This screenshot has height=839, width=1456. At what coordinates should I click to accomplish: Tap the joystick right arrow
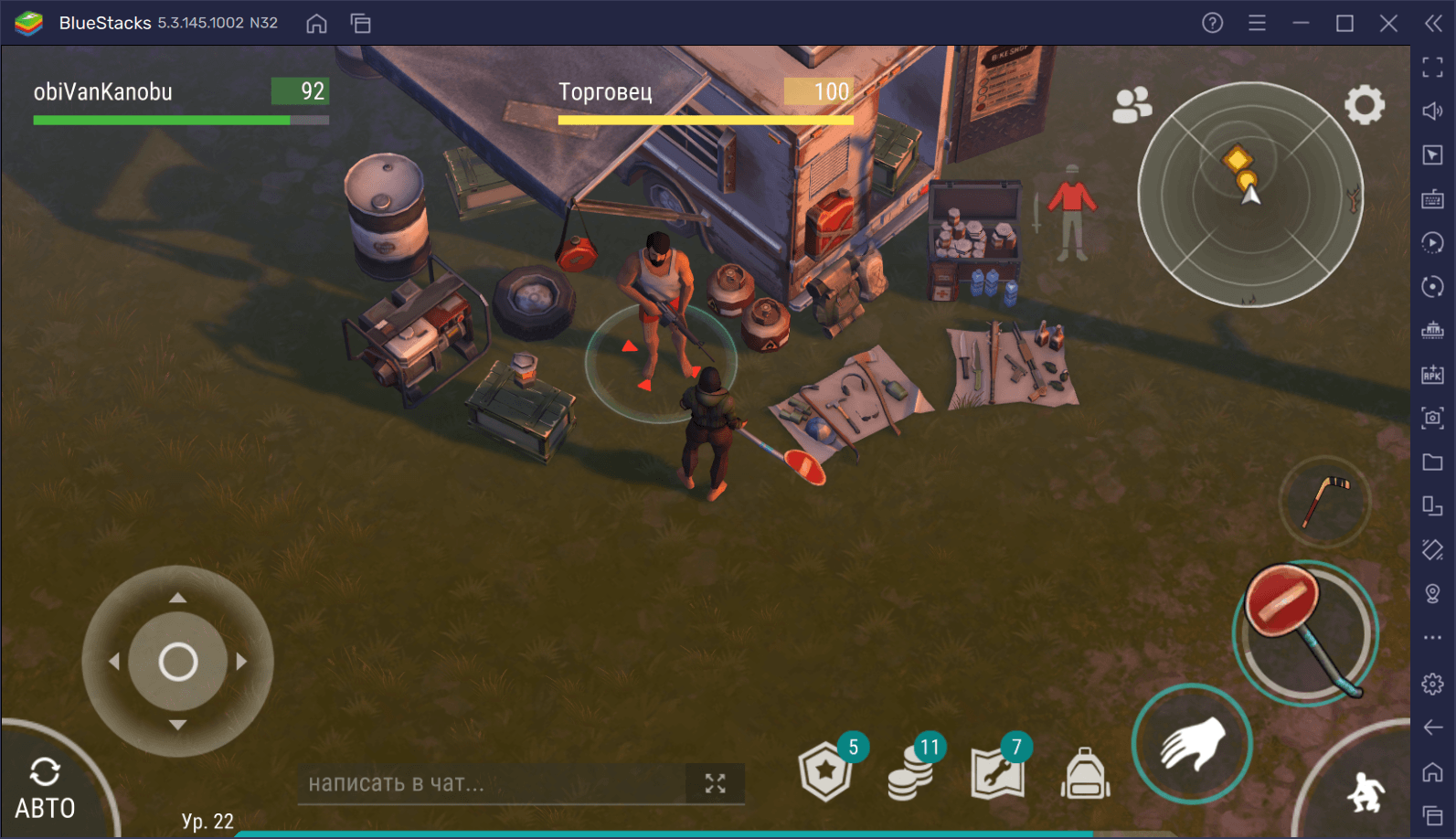pos(241,661)
